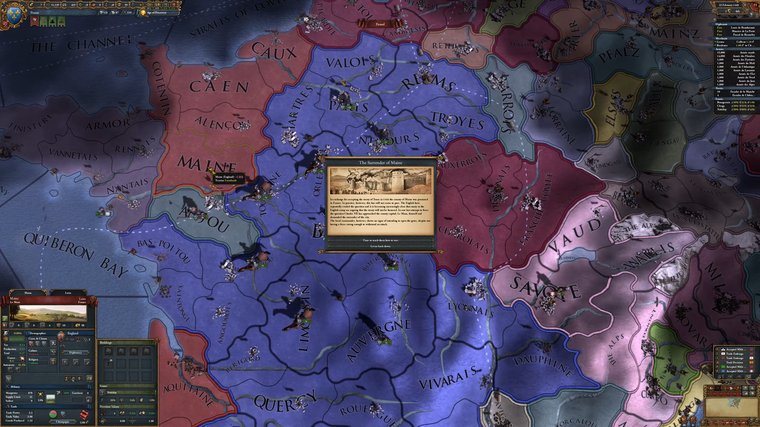The width and height of the screenshot is (760, 427).
Task: Choose the first event option 'Time to teach them'
Action: click(381, 241)
